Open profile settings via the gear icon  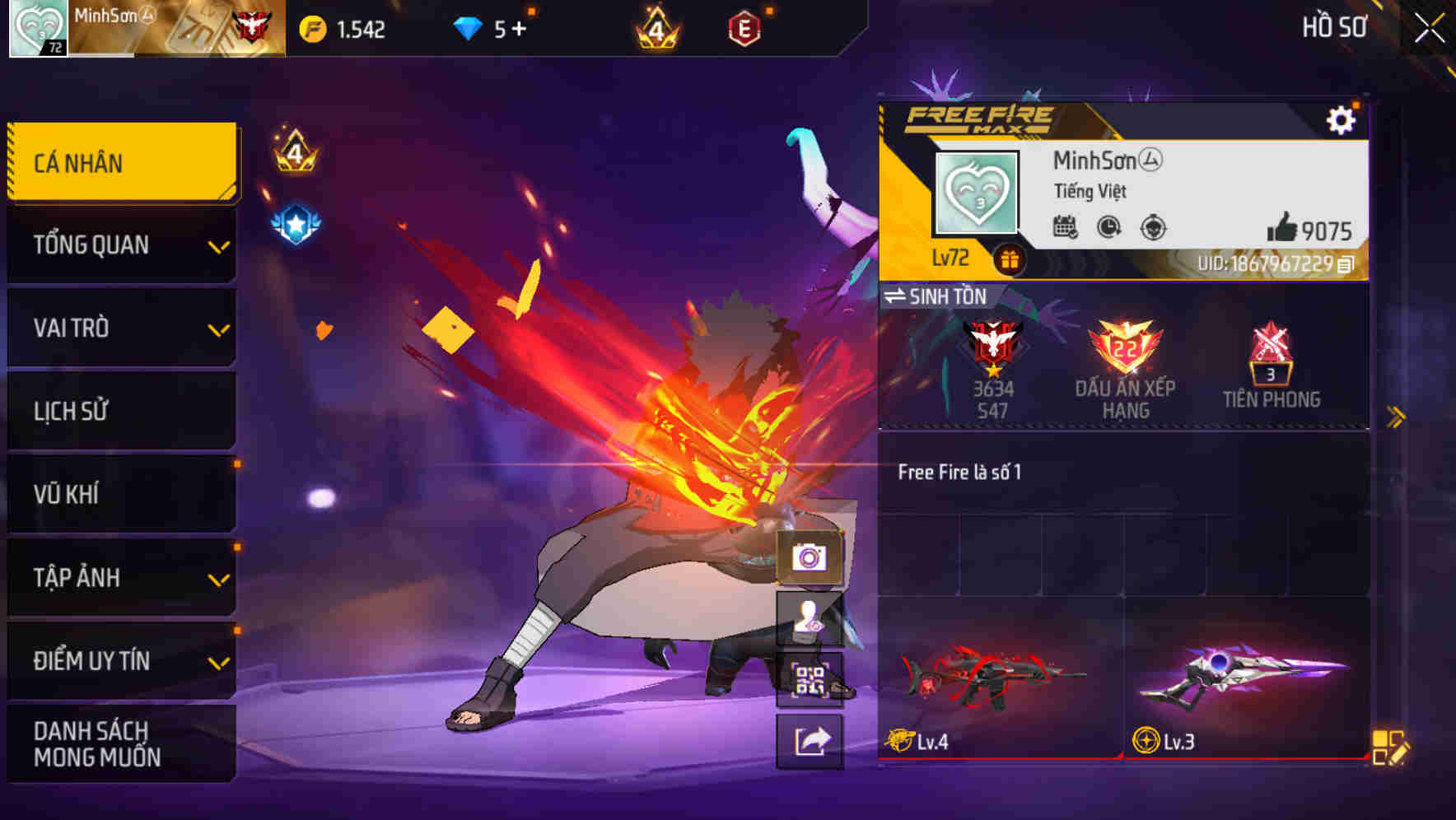point(1342,119)
